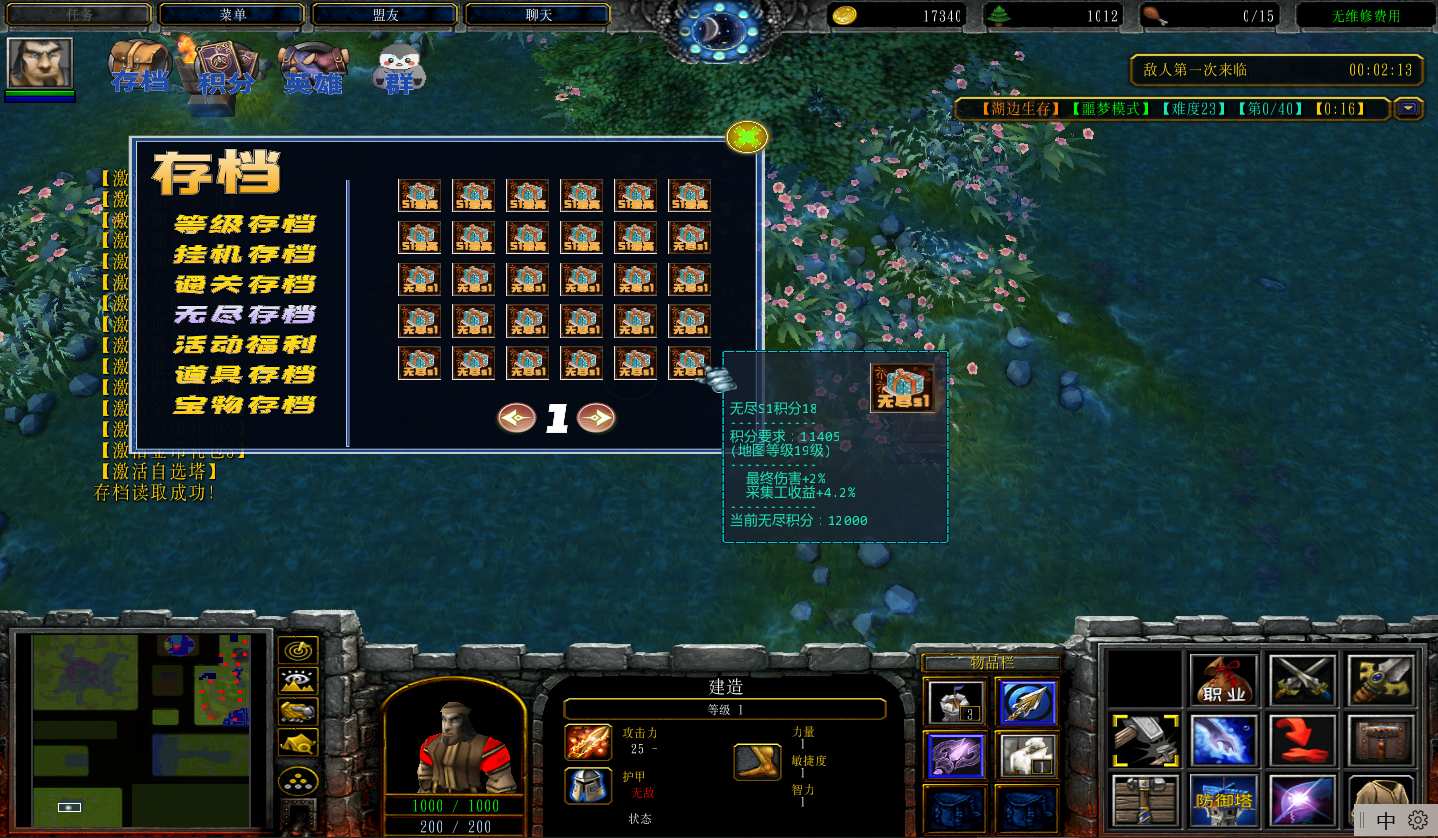
Task: Click the penguin 群 group icon
Action: 399,68
